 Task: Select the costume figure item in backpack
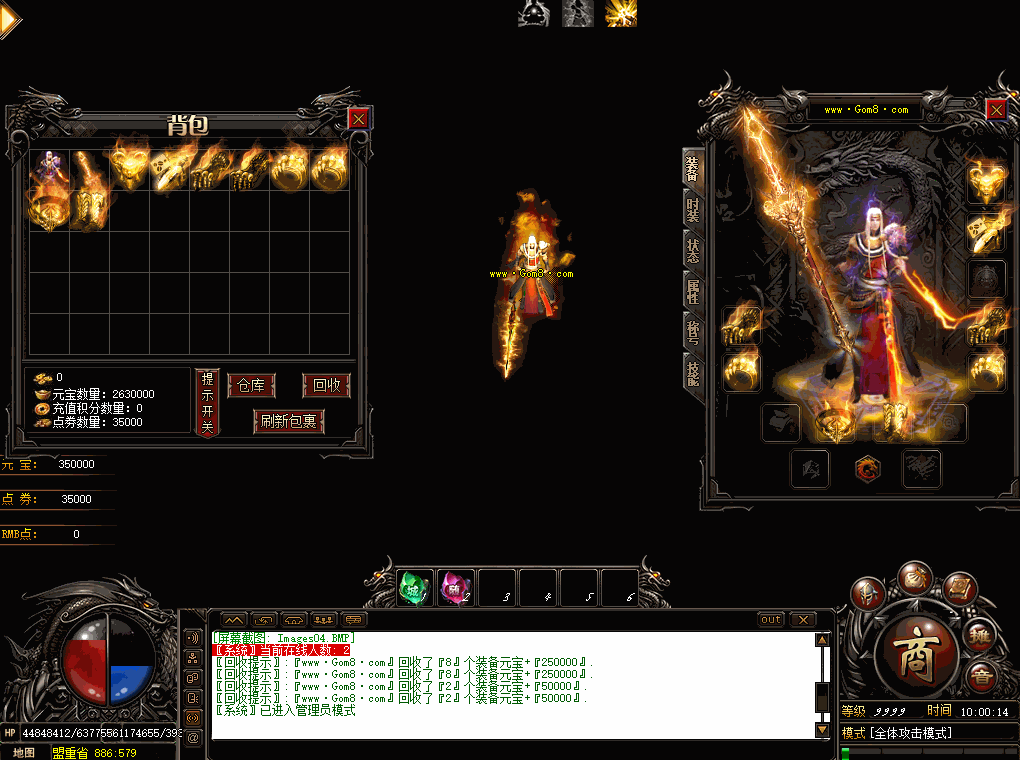(x=48, y=169)
